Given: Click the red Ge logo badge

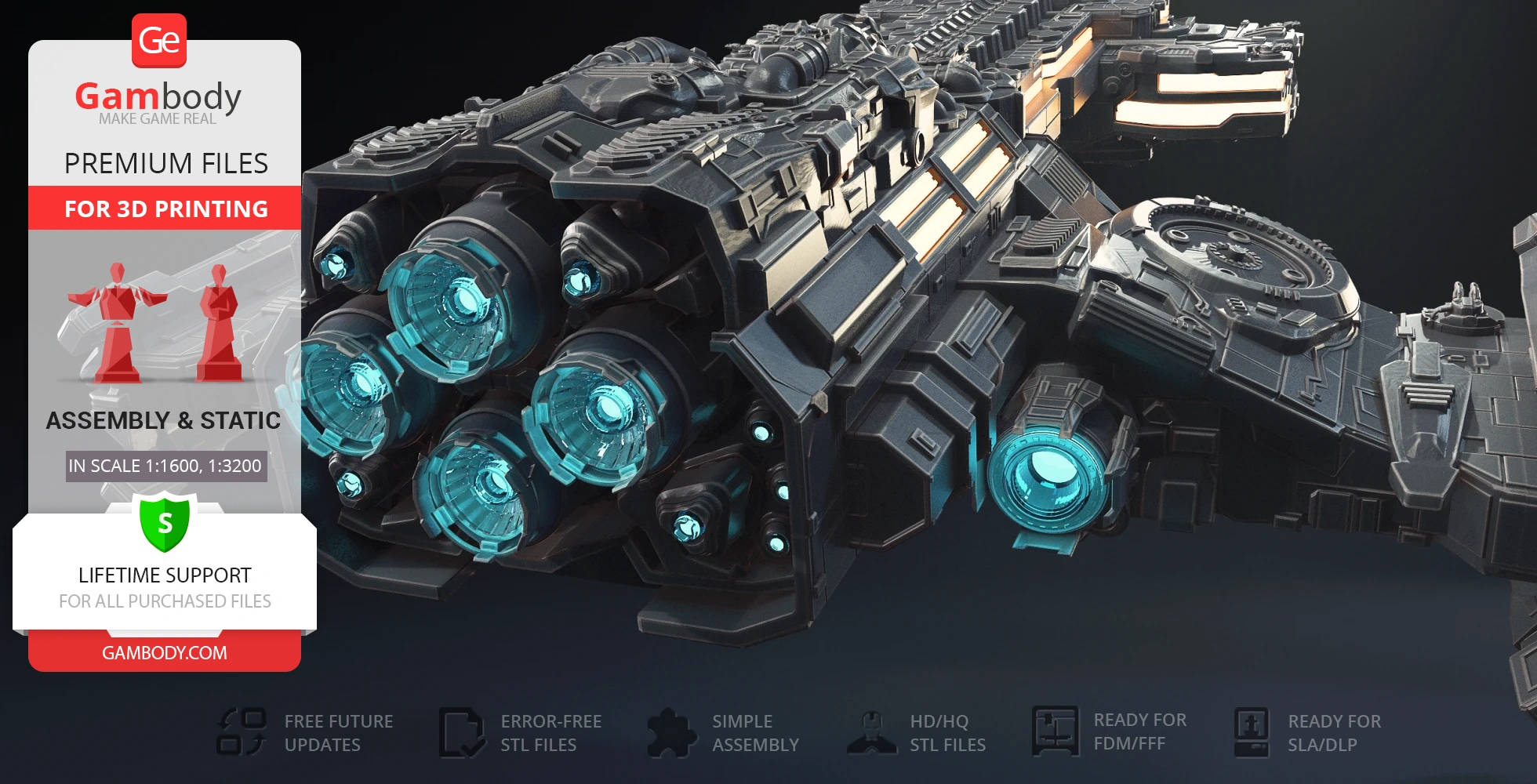Looking at the screenshot, I should coord(159,41).
